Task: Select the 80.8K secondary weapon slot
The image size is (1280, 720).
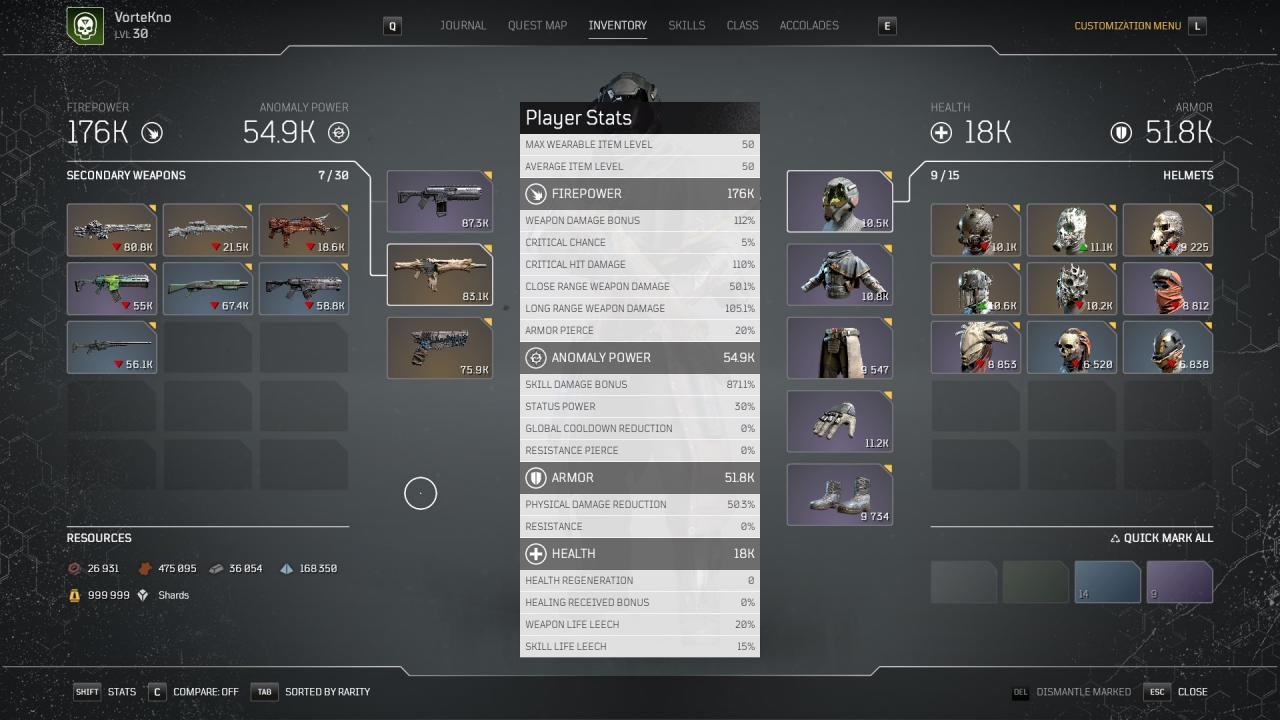Action: coord(111,230)
